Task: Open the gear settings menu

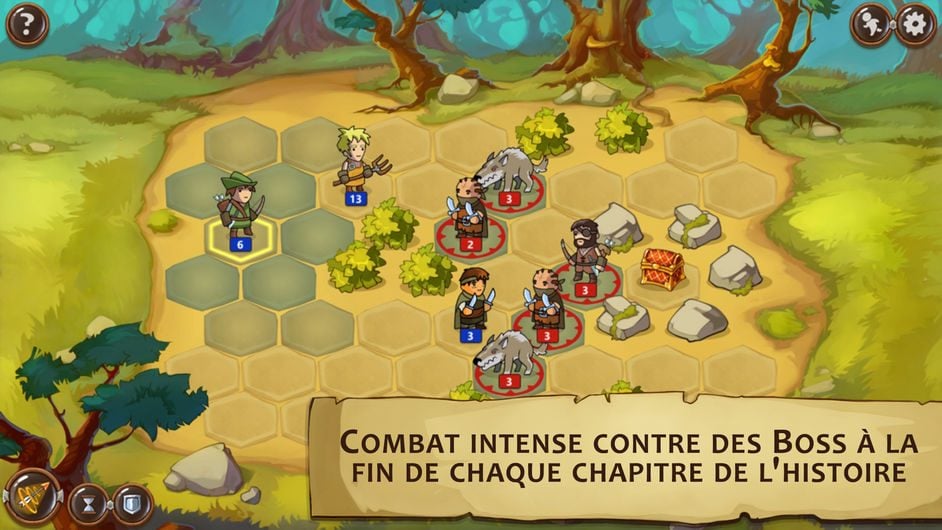Action: [x=915, y=25]
